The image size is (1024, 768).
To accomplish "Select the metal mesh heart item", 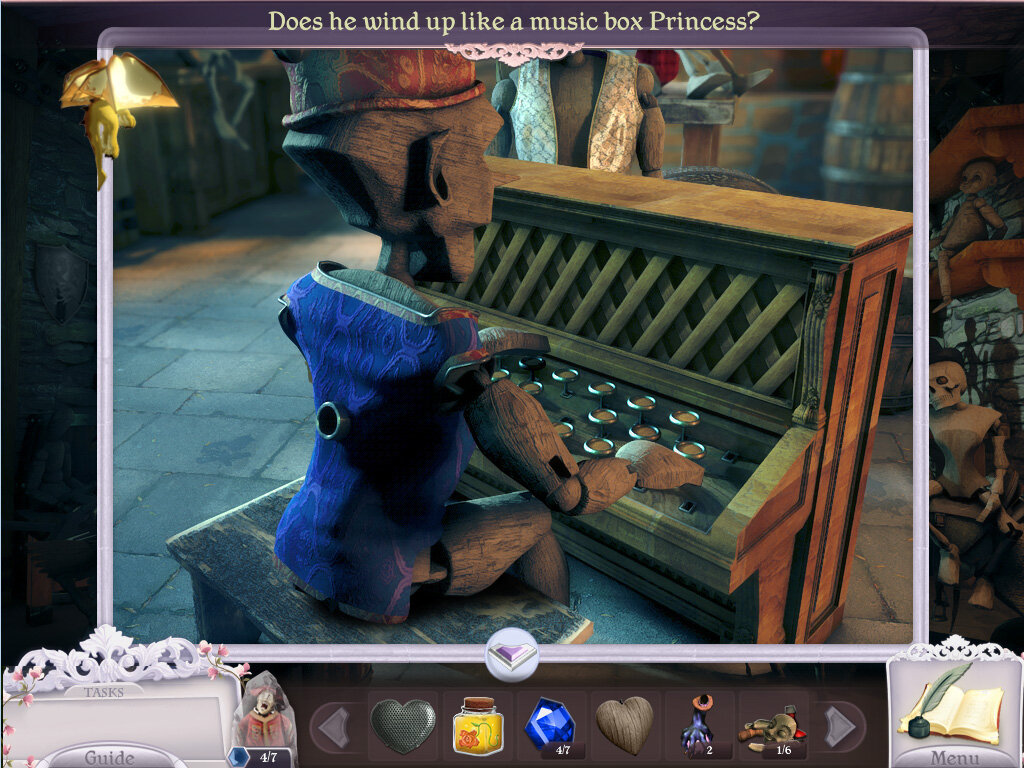I will (403, 724).
